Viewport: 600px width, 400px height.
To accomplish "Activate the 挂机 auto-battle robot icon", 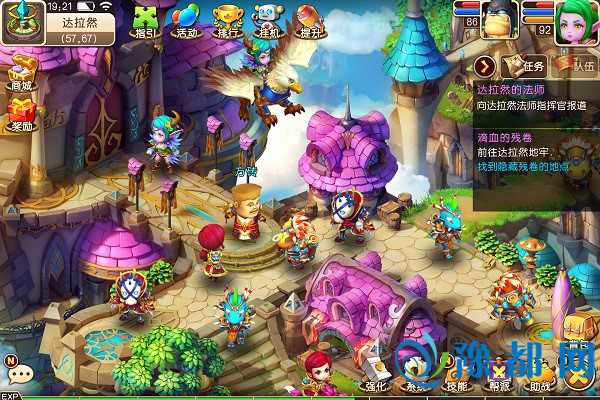I will click(x=266, y=21).
